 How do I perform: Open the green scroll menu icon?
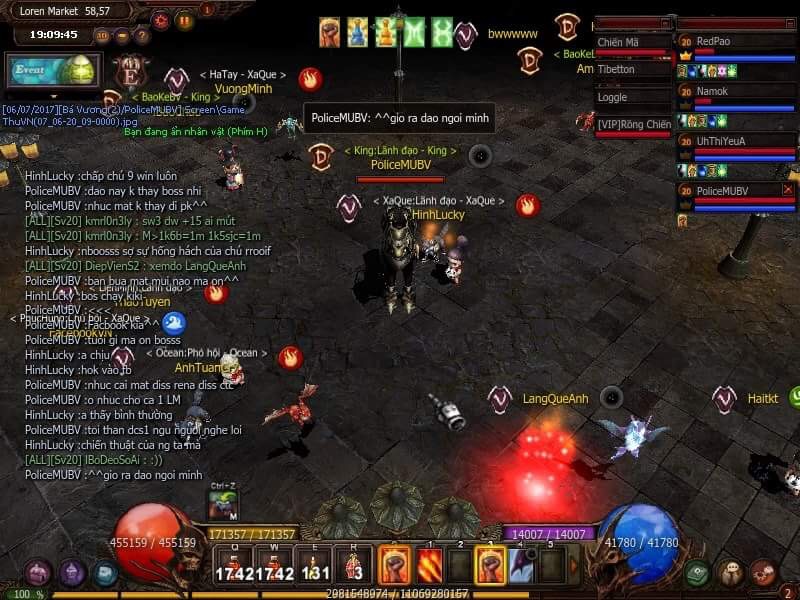click(698, 574)
